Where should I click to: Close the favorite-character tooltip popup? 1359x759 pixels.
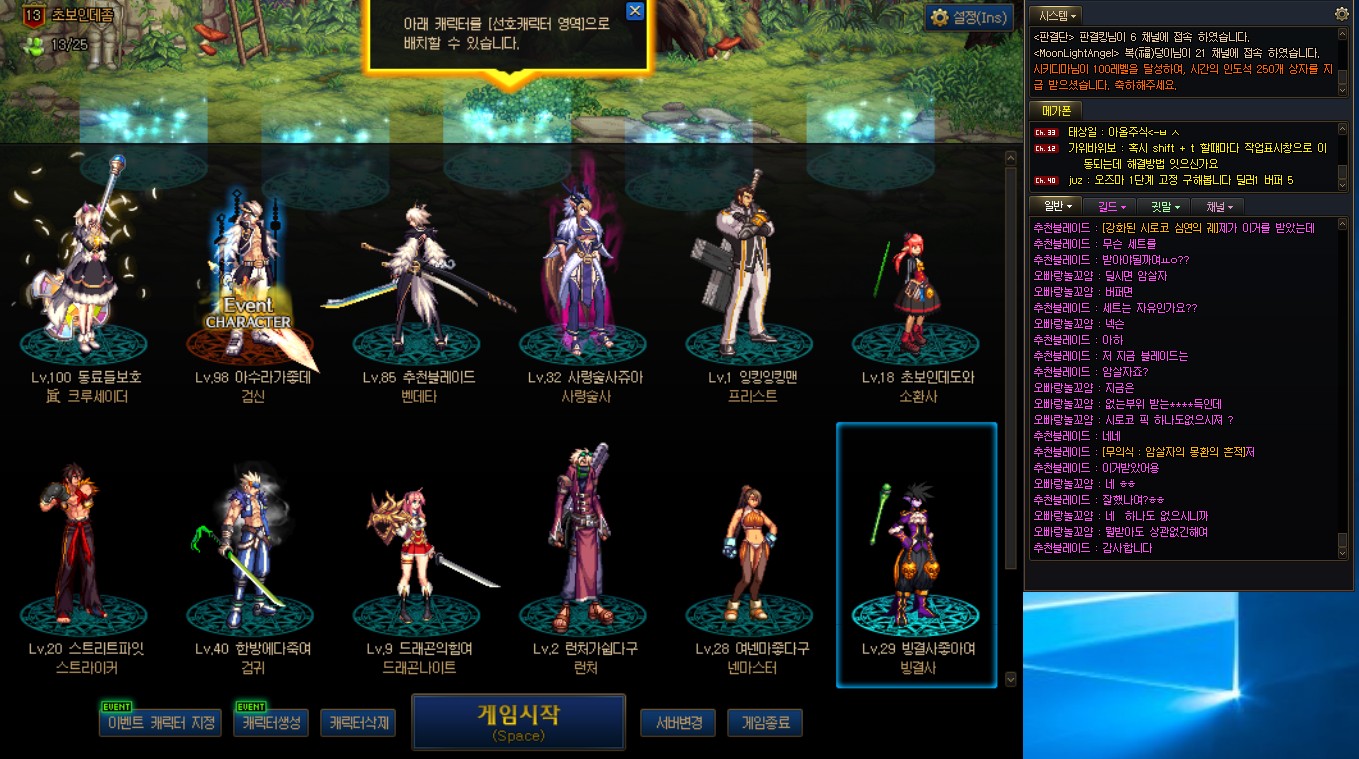[x=634, y=11]
